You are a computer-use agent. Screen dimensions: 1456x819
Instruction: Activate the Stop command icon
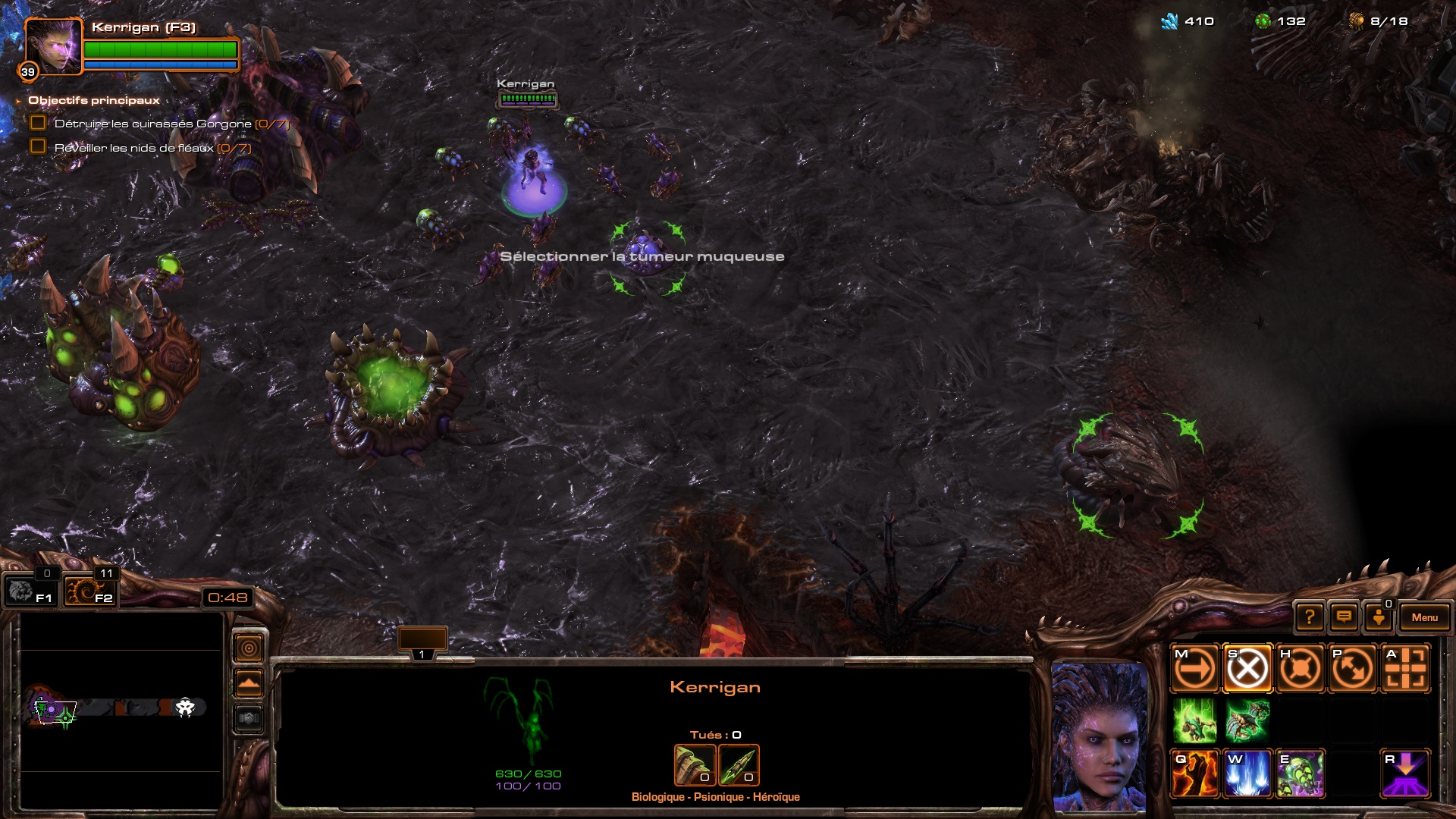(x=1247, y=669)
